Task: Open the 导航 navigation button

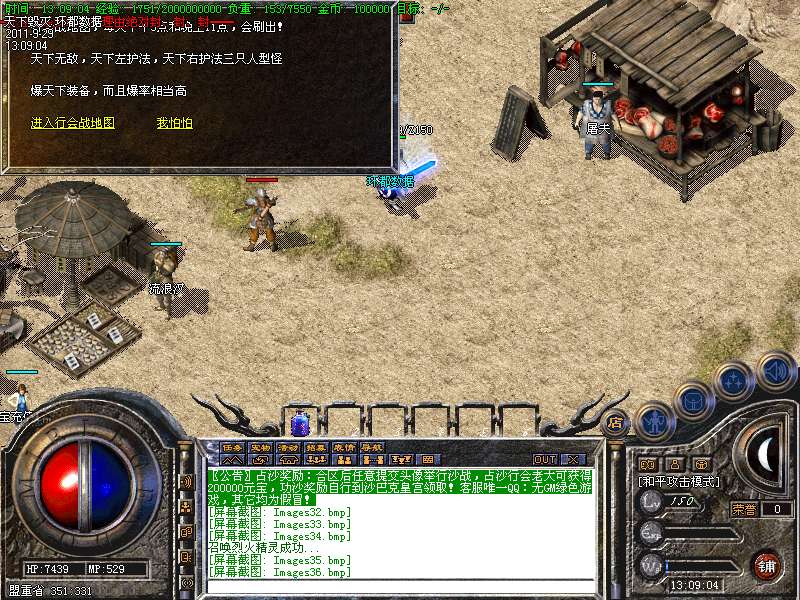Action: tap(372, 447)
